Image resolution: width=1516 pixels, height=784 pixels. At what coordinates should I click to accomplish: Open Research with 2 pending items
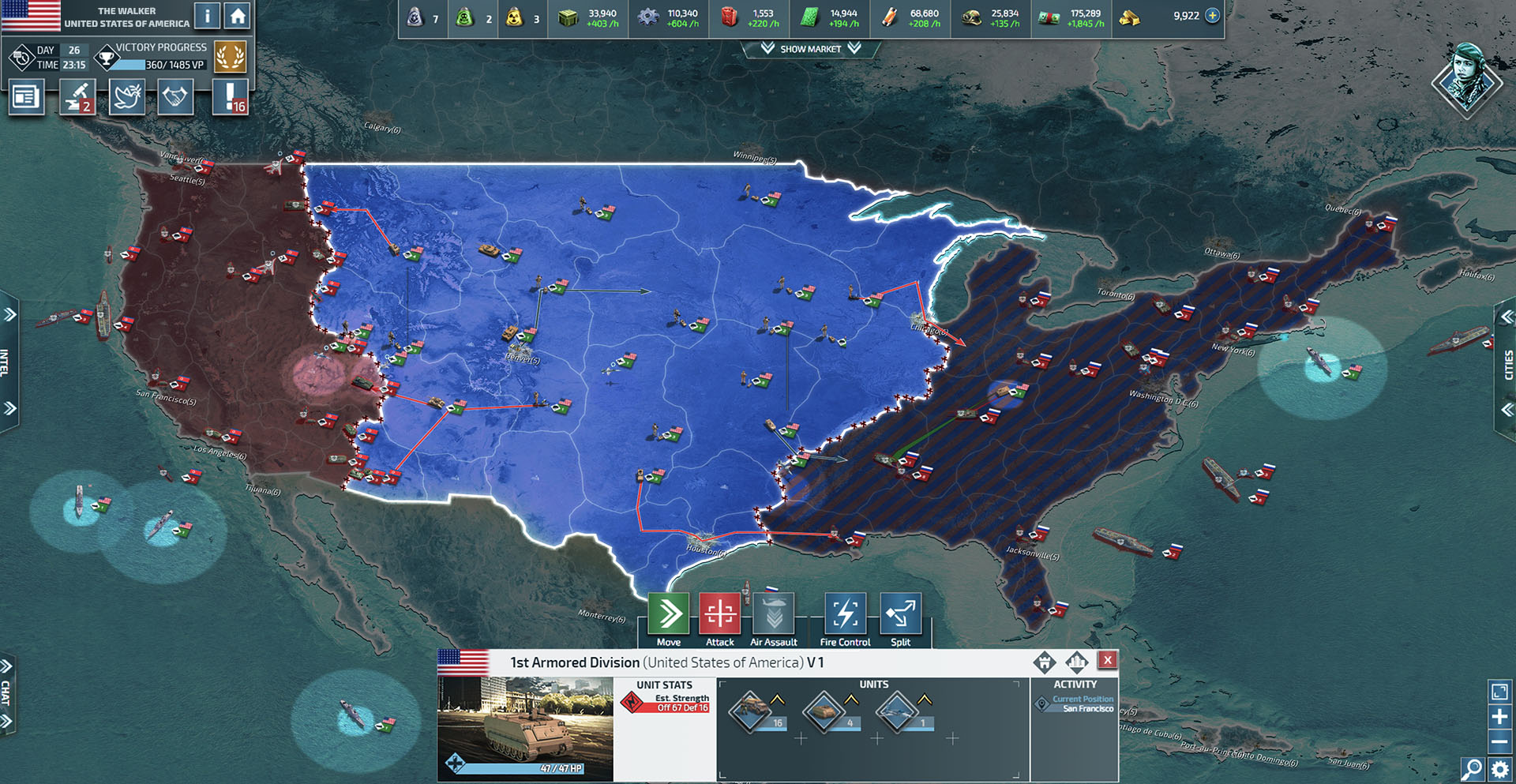(x=76, y=96)
